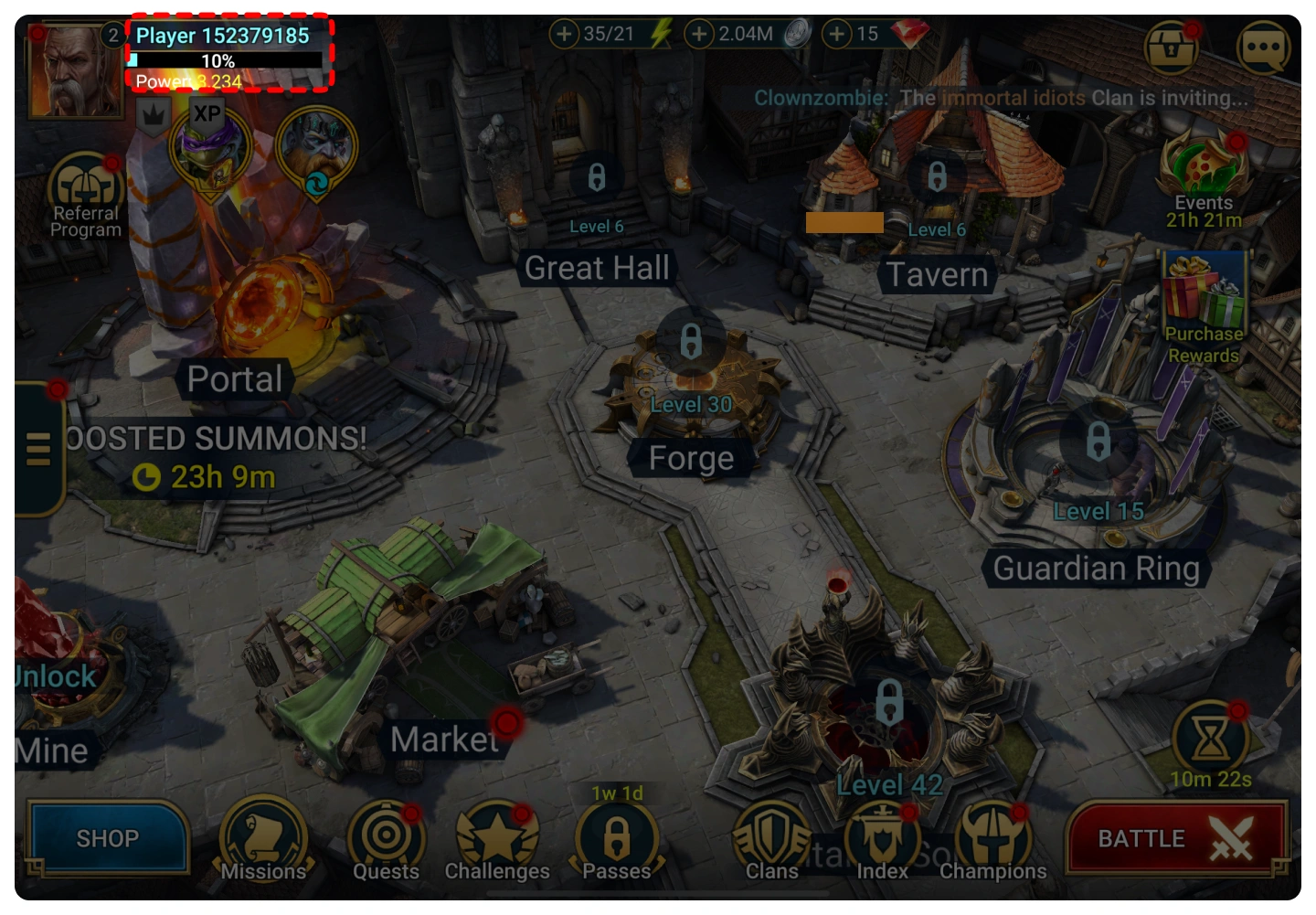Open the chat bubble icon
1316x915 pixels.
pyautogui.click(x=1263, y=47)
